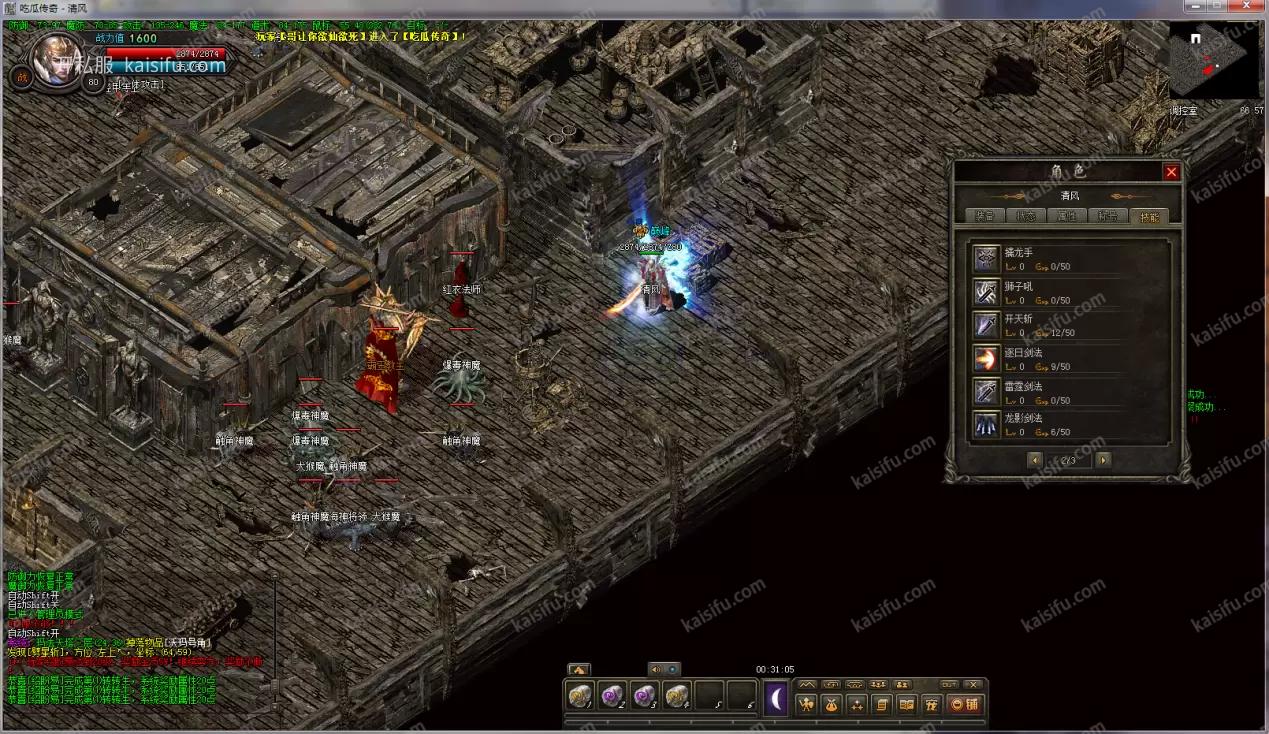The width and height of the screenshot is (1269, 734).
Task: Go to previous skill list page
Action: pyautogui.click(x=1035, y=460)
